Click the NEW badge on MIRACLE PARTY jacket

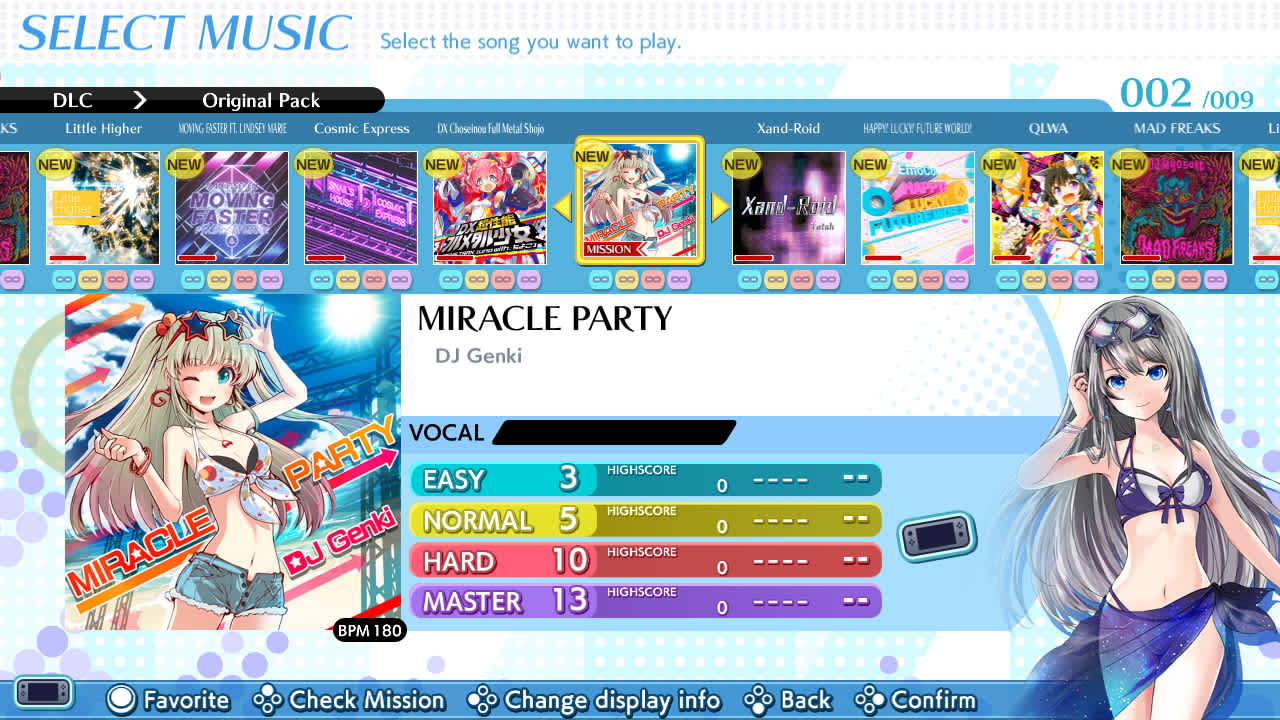tap(592, 156)
